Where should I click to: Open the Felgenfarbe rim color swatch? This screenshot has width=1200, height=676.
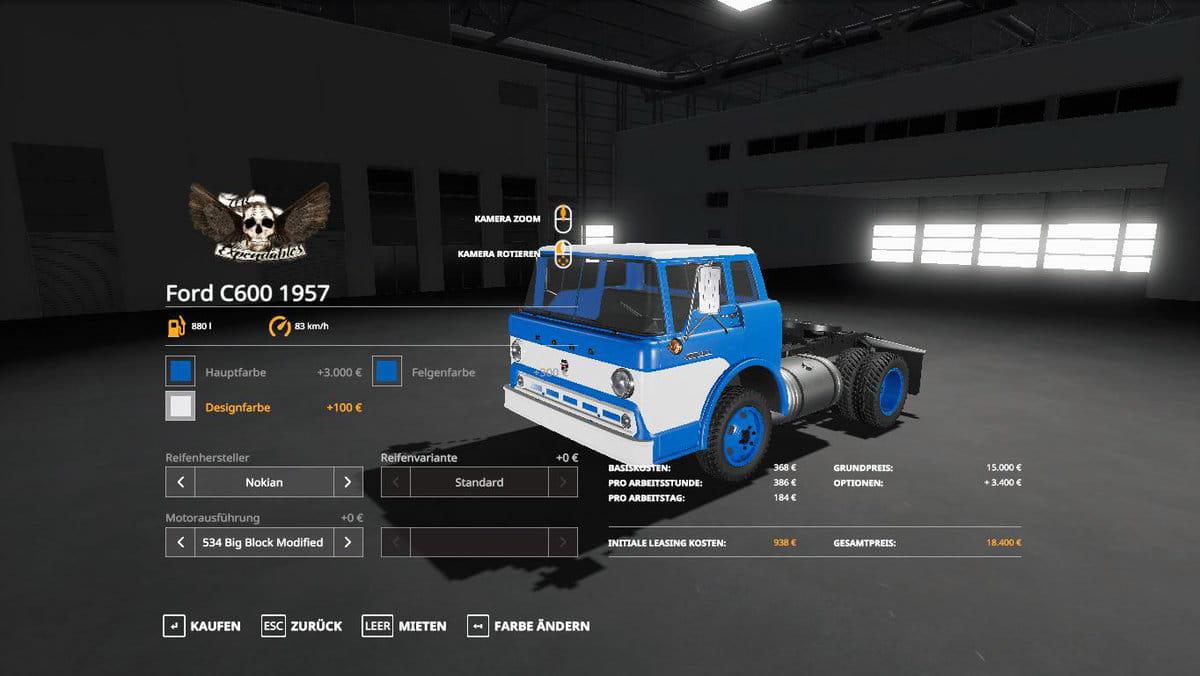point(387,372)
